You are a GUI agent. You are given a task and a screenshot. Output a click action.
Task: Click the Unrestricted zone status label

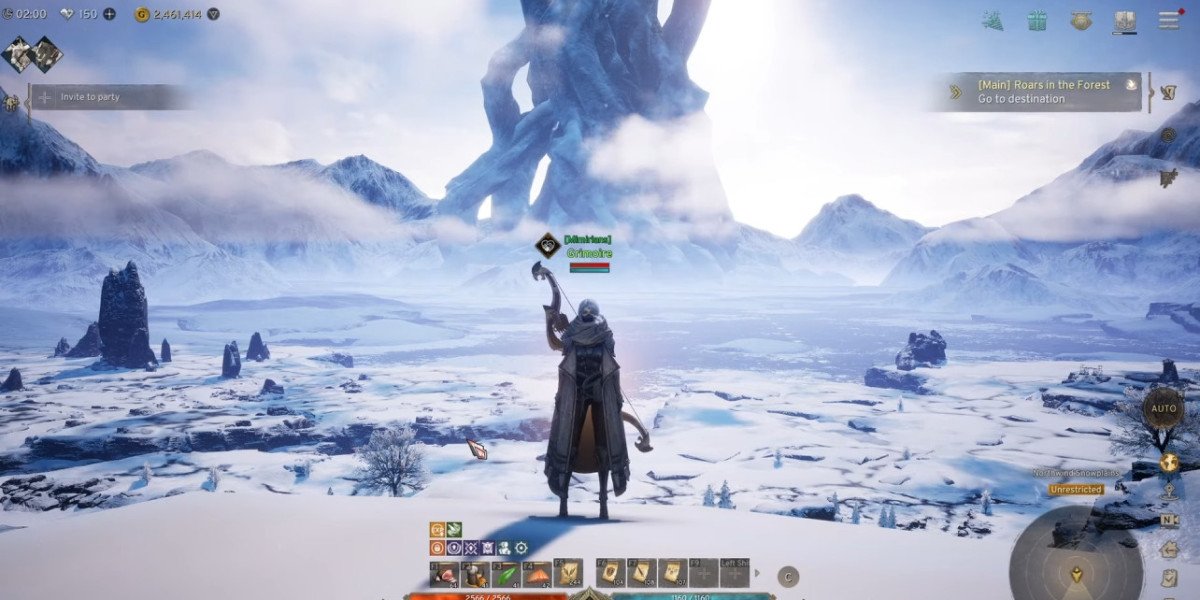point(1076,490)
